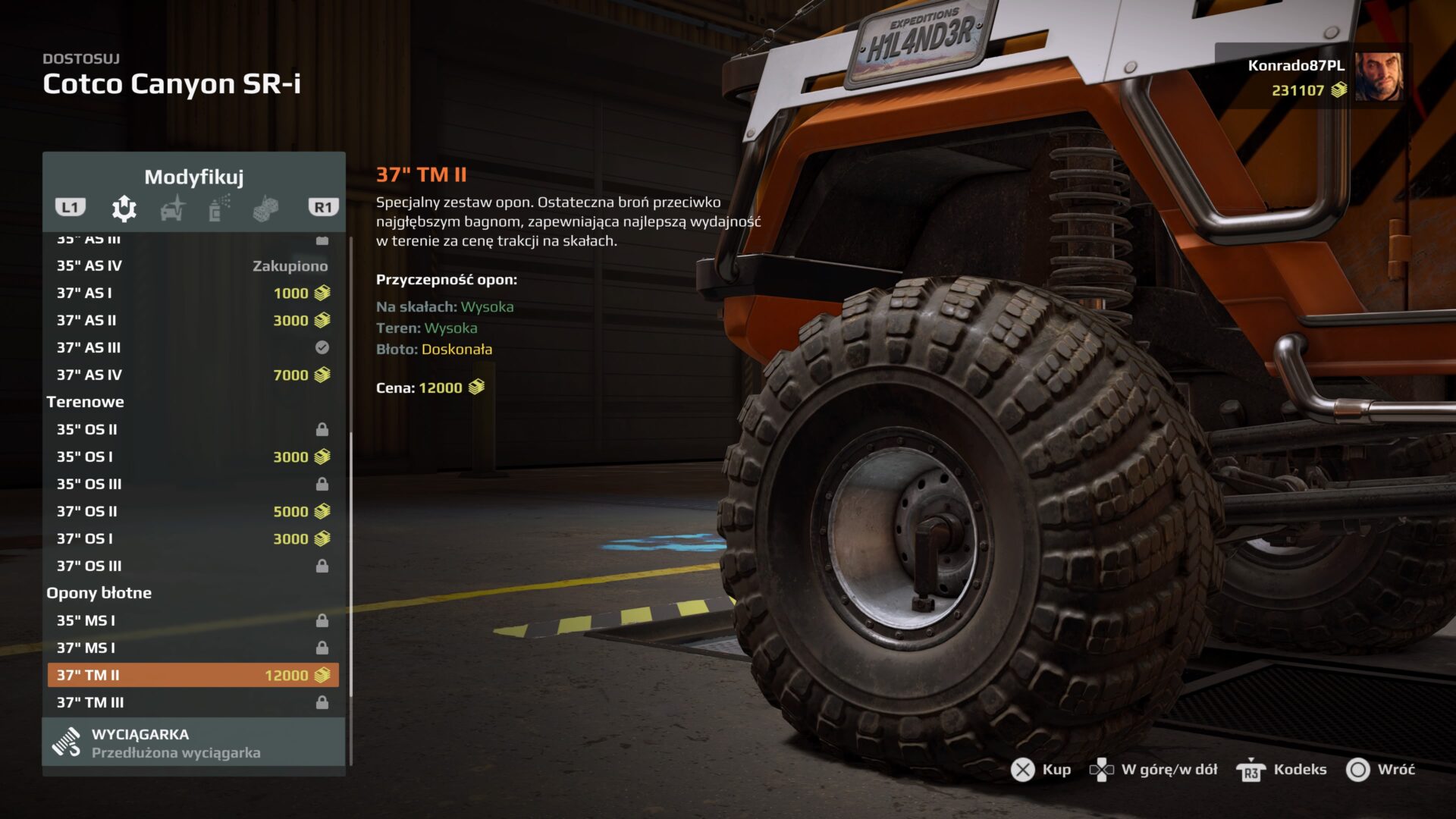Pick the equipped 37" AS III tire
This screenshot has width=1456, height=819.
tap(193, 347)
